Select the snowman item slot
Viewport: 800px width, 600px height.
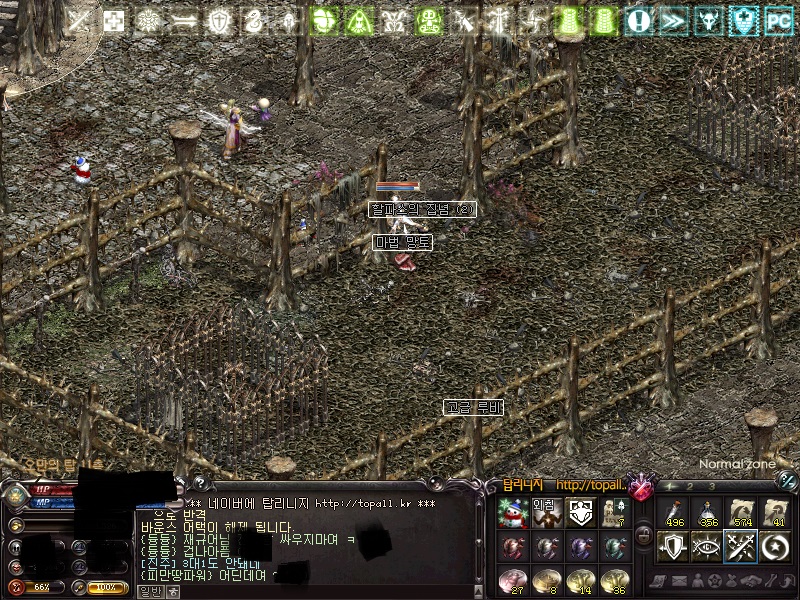click(x=513, y=513)
